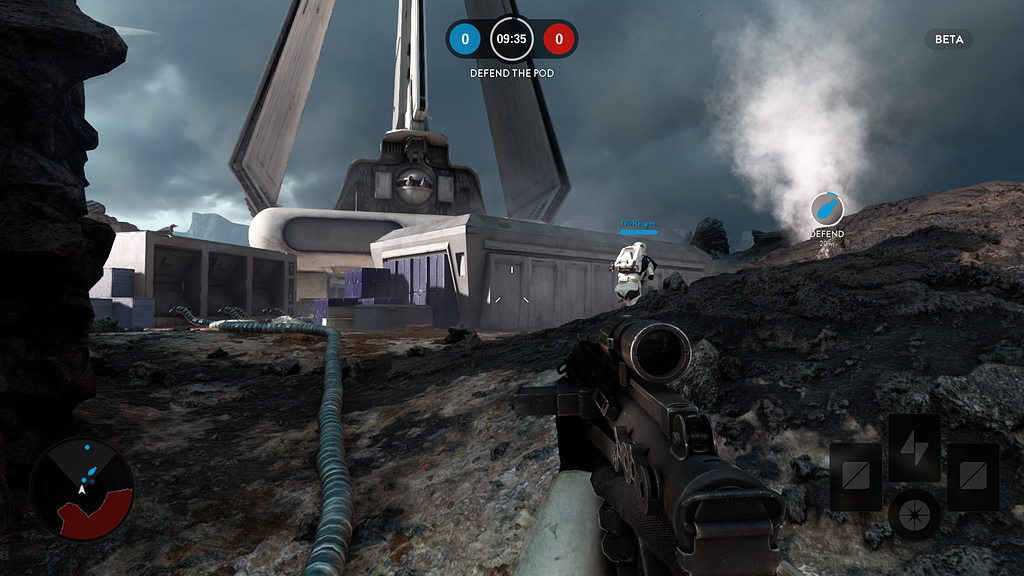Image resolution: width=1024 pixels, height=576 pixels.
Task: Select the circular starburst ability icon
Action: point(914,513)
